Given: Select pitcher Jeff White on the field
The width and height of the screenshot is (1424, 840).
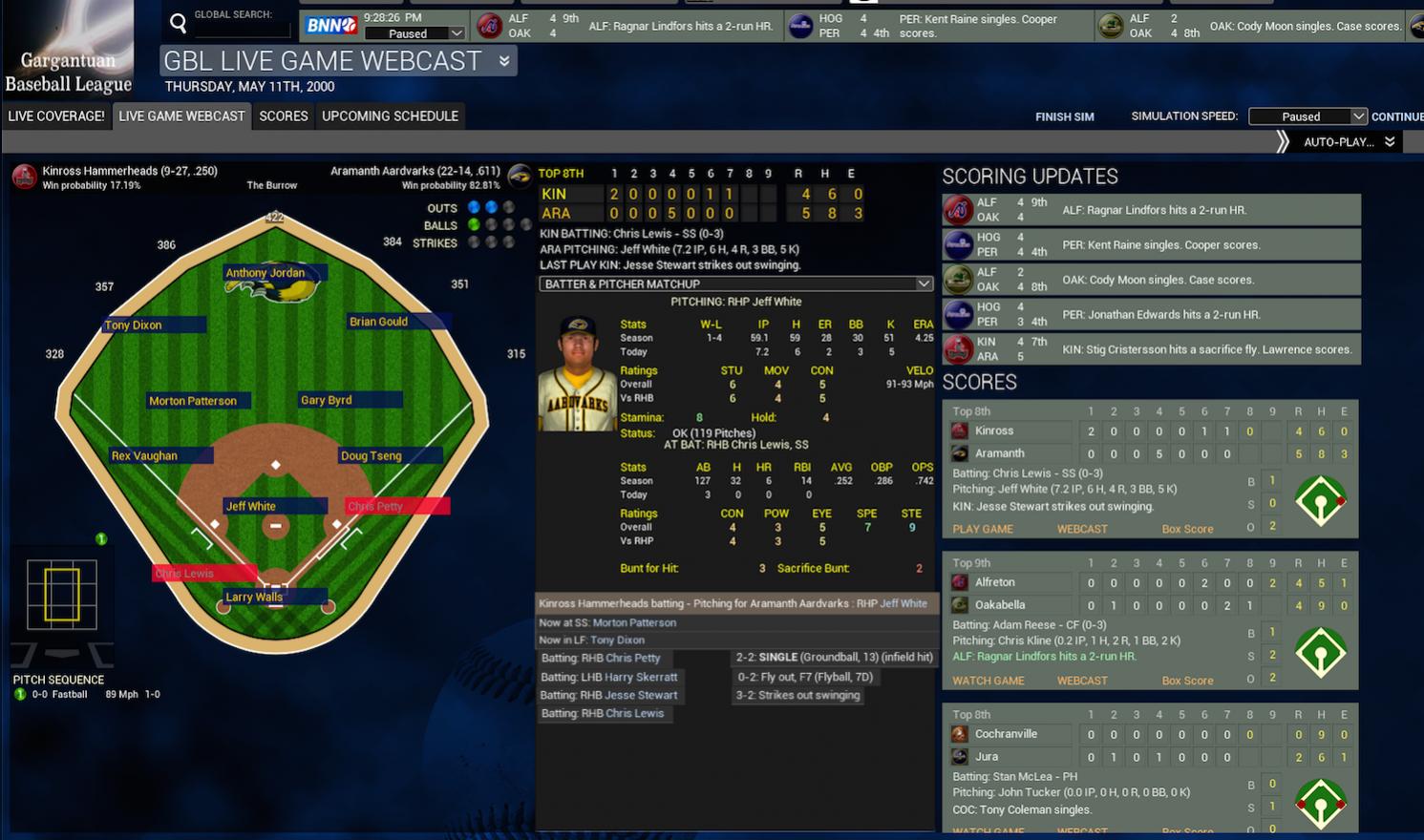Looking at the screenshot, I should point(251,506).
